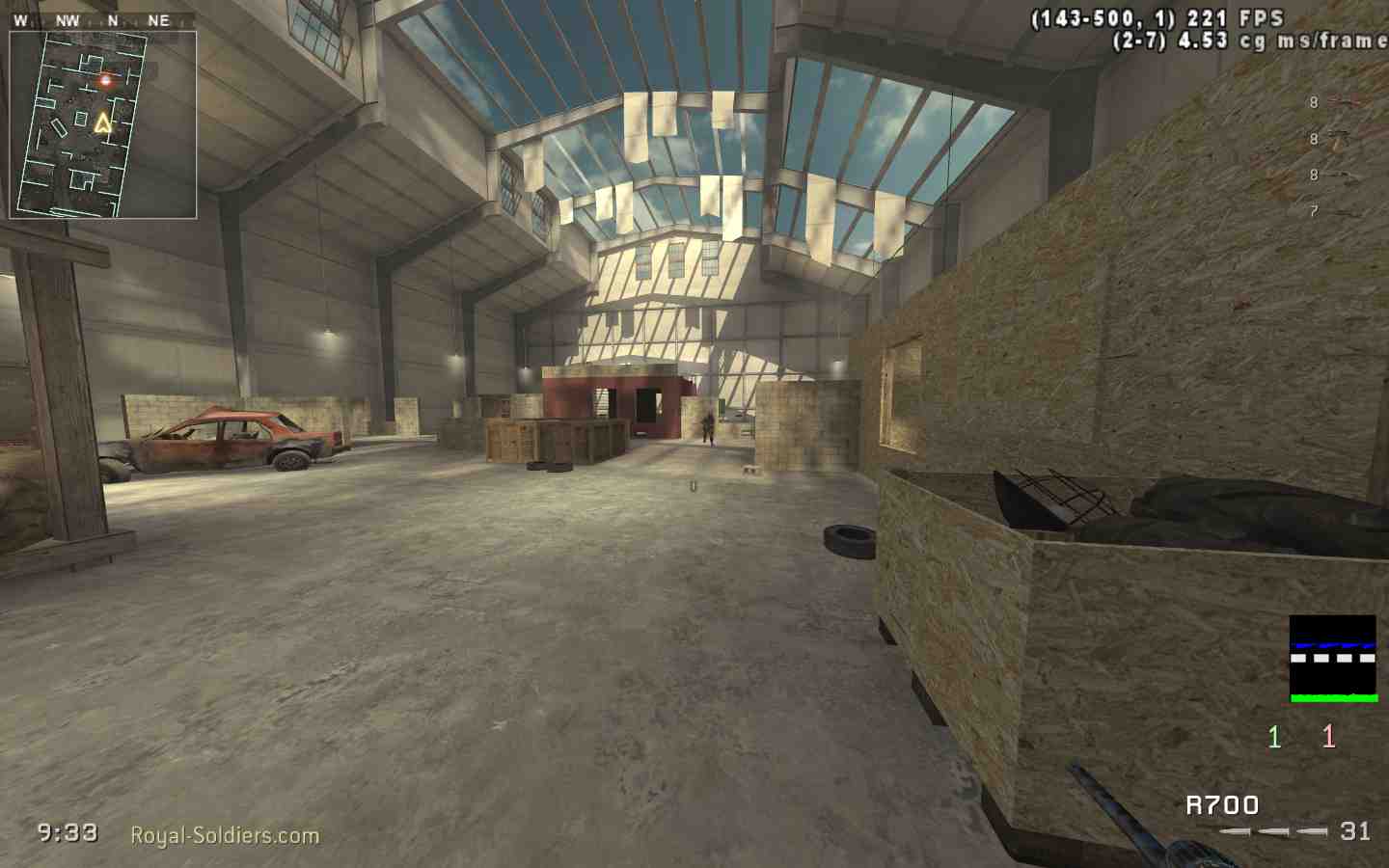Select the red enemy dot on the minimap

(x=104, y=81)
